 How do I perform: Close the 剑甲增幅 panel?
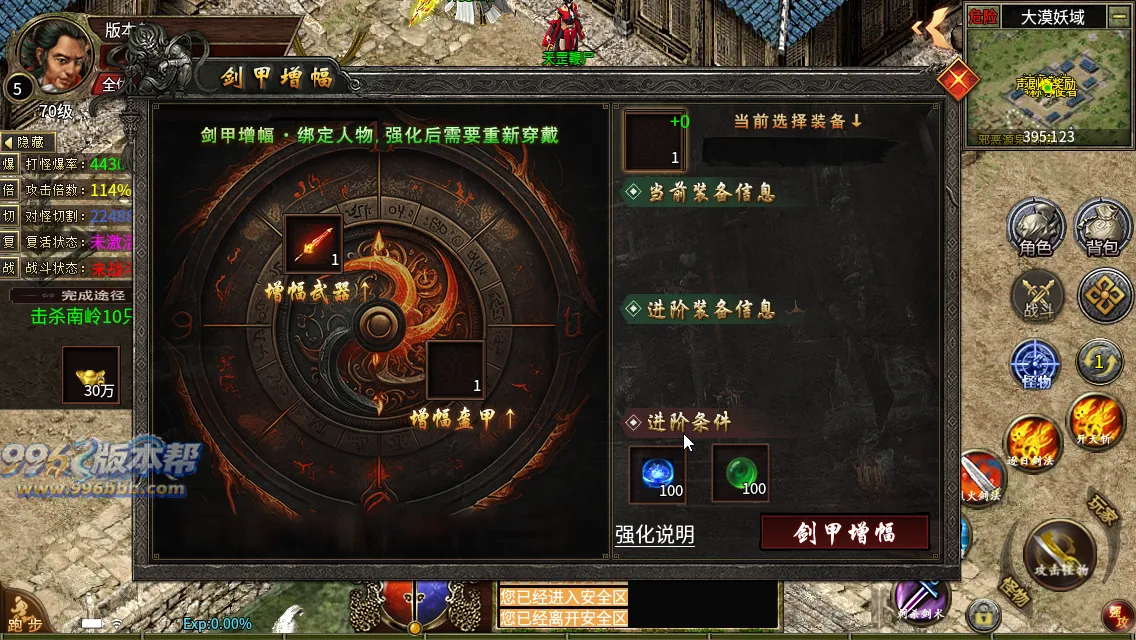[958, 78]
